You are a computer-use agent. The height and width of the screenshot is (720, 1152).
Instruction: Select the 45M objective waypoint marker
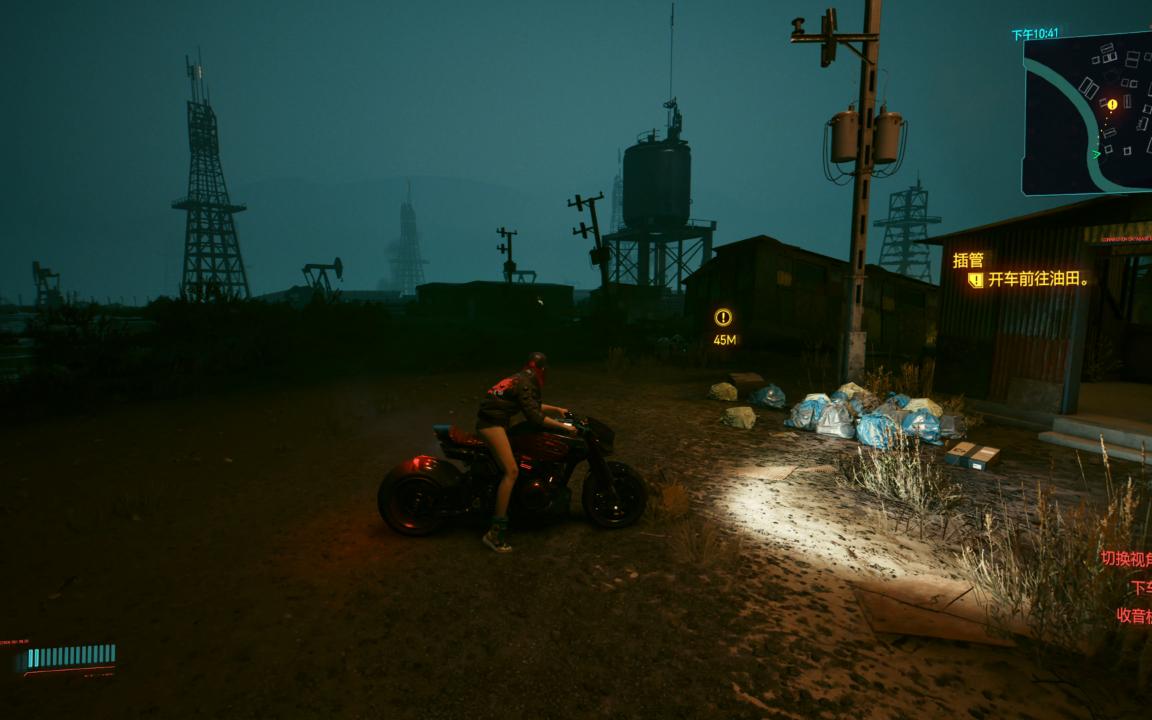[x=723, y=318]
